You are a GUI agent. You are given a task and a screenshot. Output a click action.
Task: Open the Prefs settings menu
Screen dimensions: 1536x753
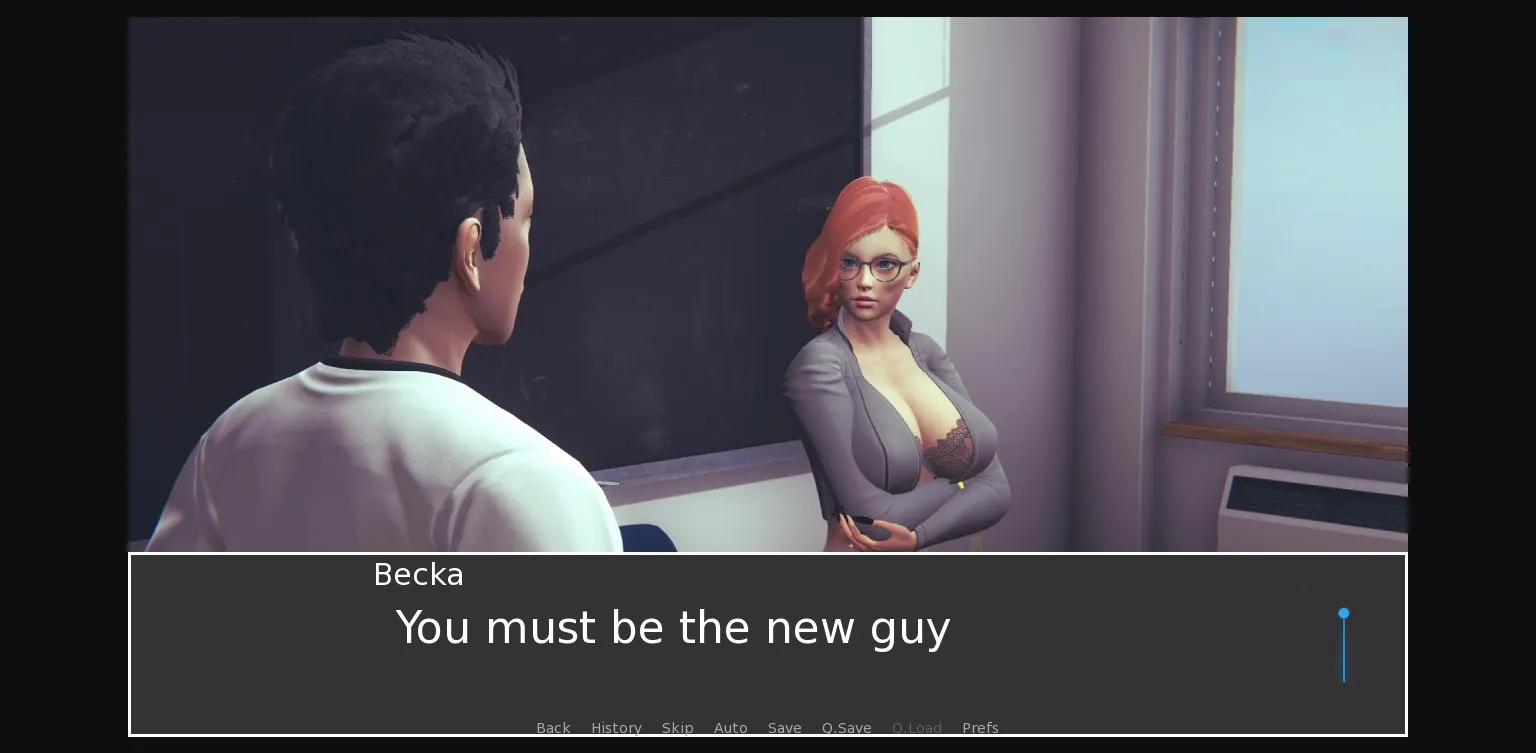point(980,728)
